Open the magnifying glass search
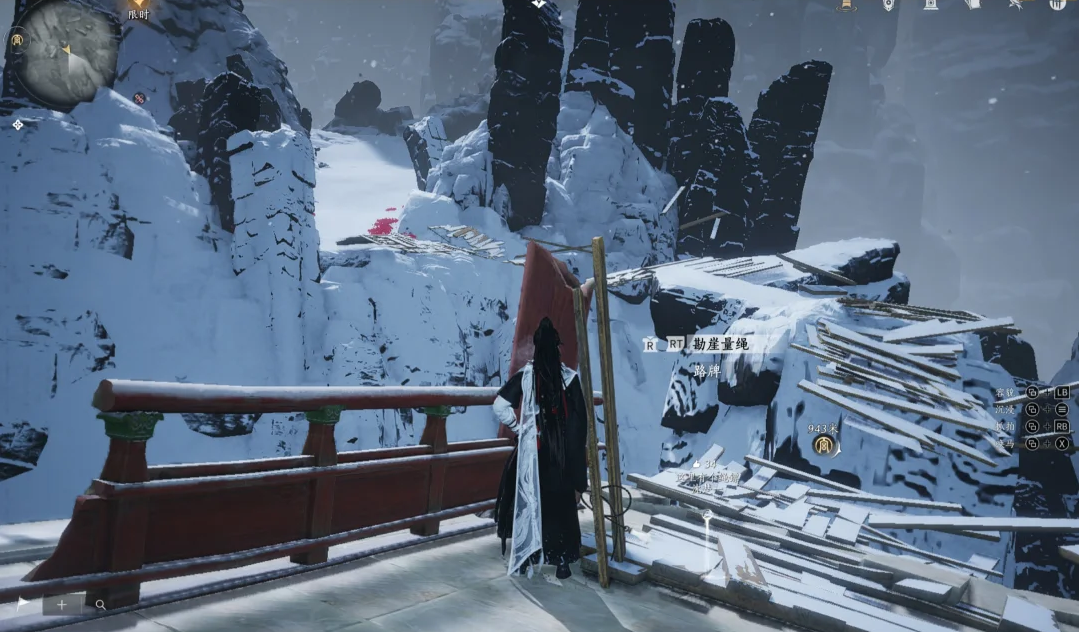This screenshot has height=632, width=1080. click(101, 604)
